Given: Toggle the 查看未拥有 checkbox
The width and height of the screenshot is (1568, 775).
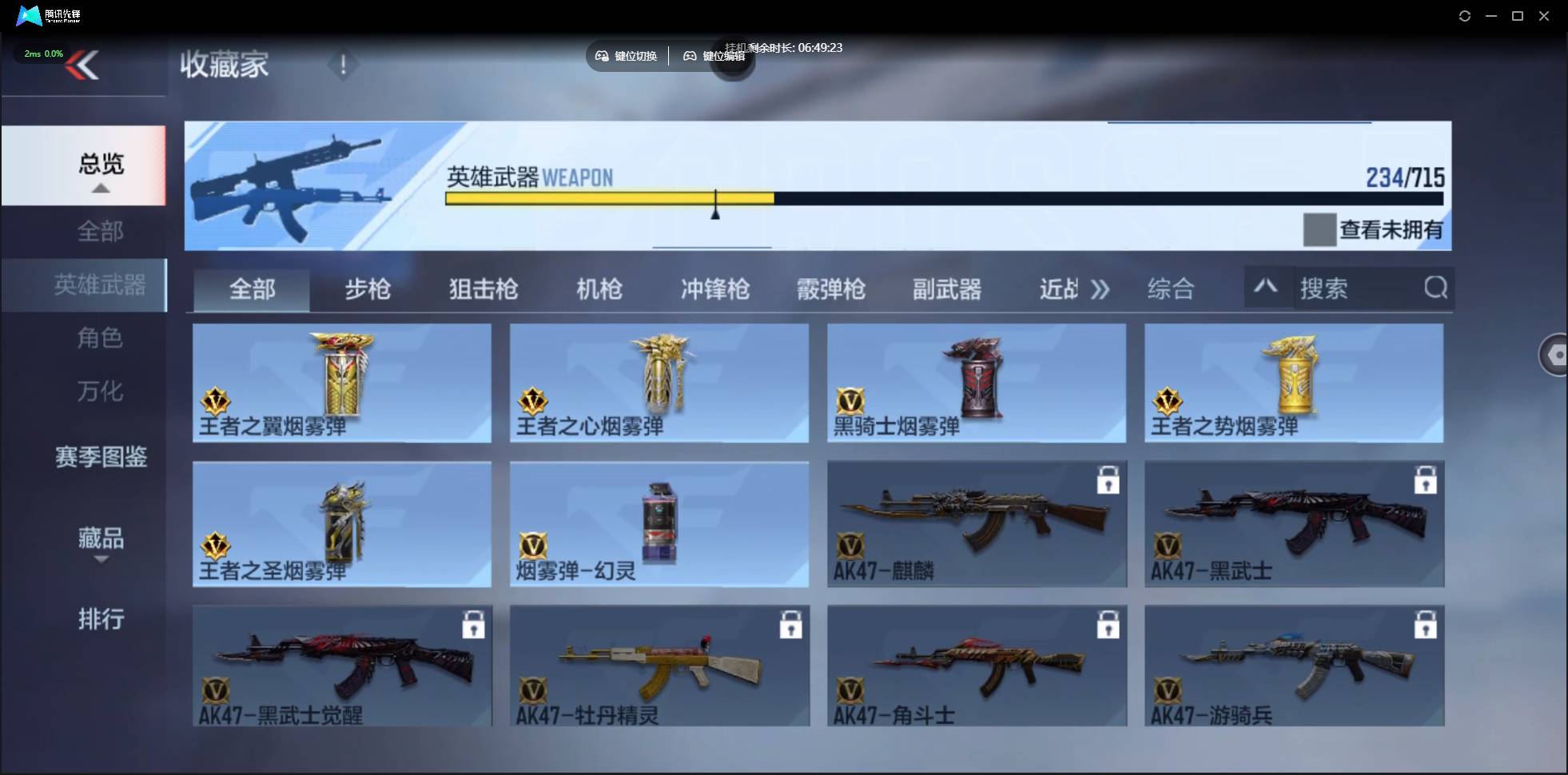Looking at the screenshot, I should coord(1320,229).
